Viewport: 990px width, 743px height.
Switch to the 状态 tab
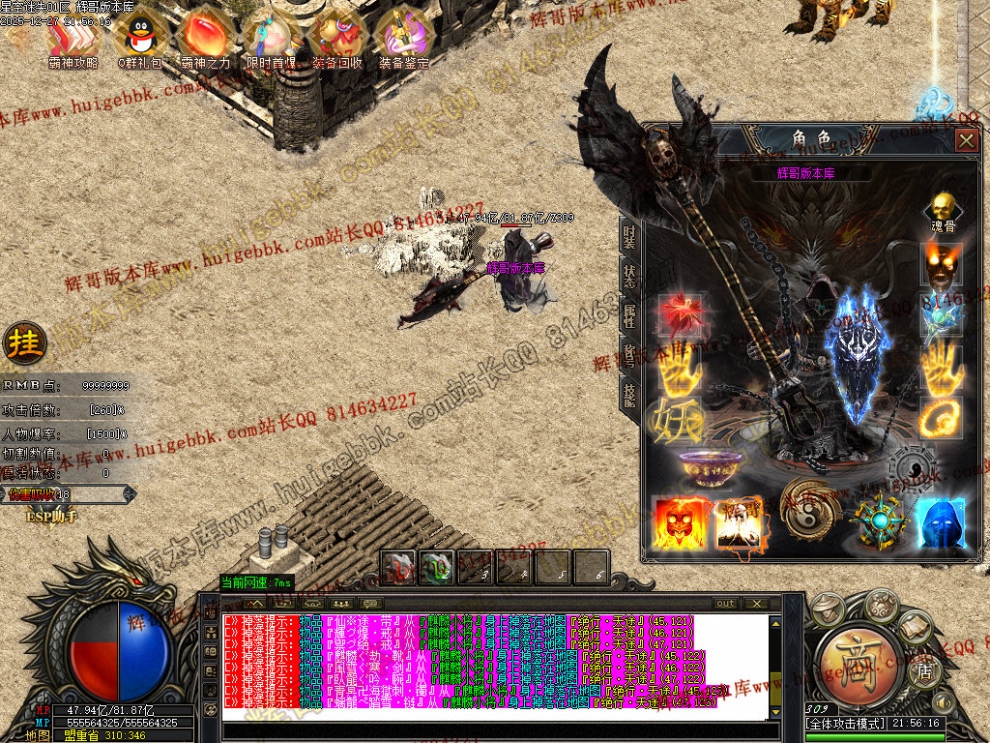[x=629, y=277]
